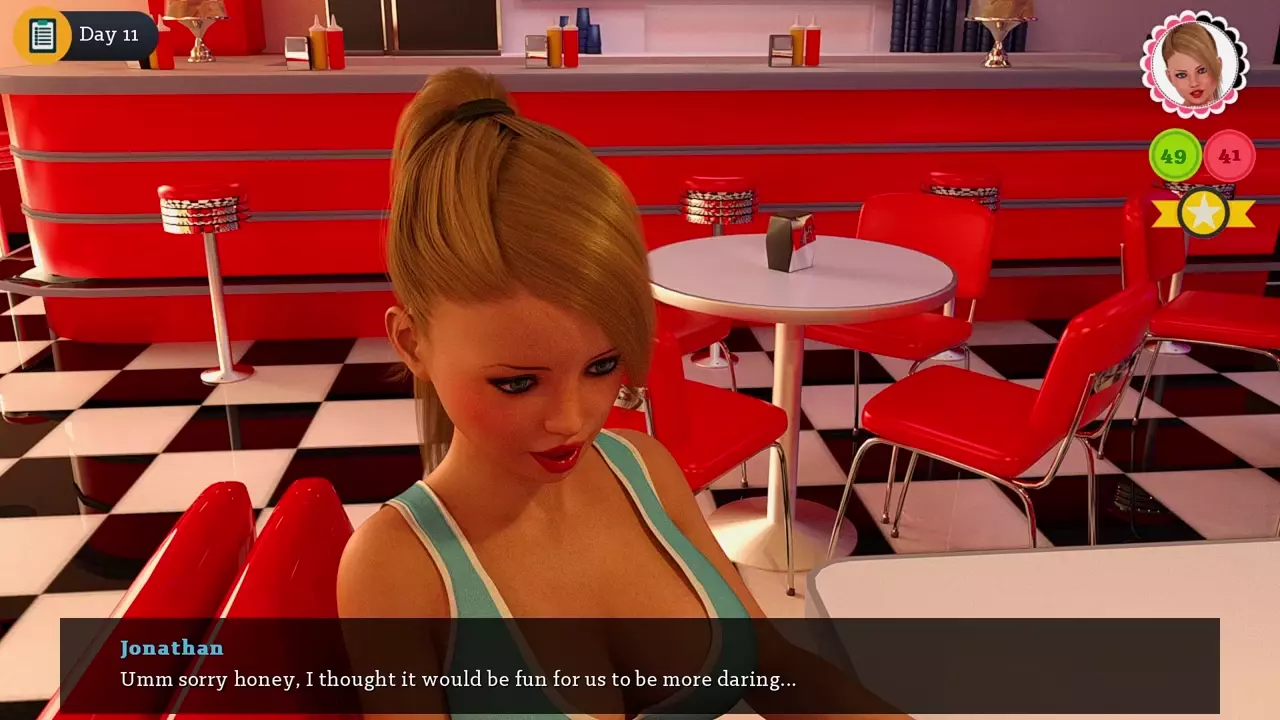Select the gold star ribbon badge

(x=1203, y=212)
